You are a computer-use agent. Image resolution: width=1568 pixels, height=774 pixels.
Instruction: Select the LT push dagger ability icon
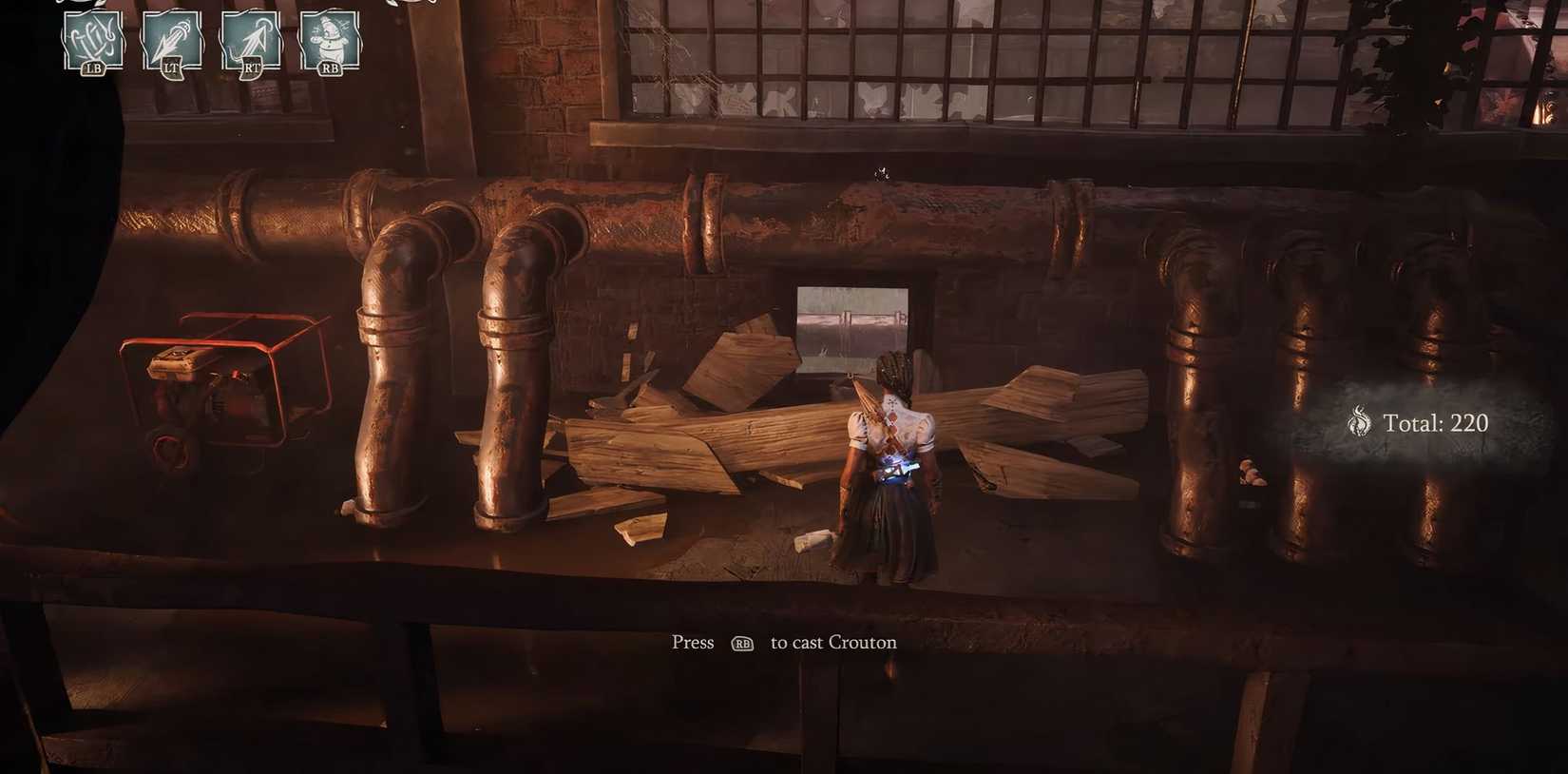pos(171,38)
